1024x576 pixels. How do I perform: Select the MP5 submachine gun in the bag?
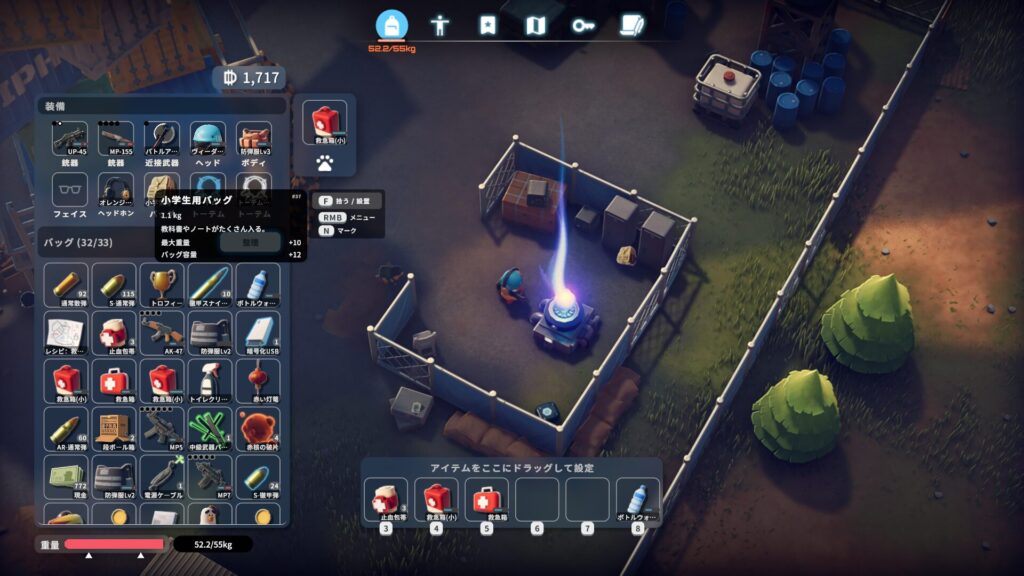pos(161,428)
